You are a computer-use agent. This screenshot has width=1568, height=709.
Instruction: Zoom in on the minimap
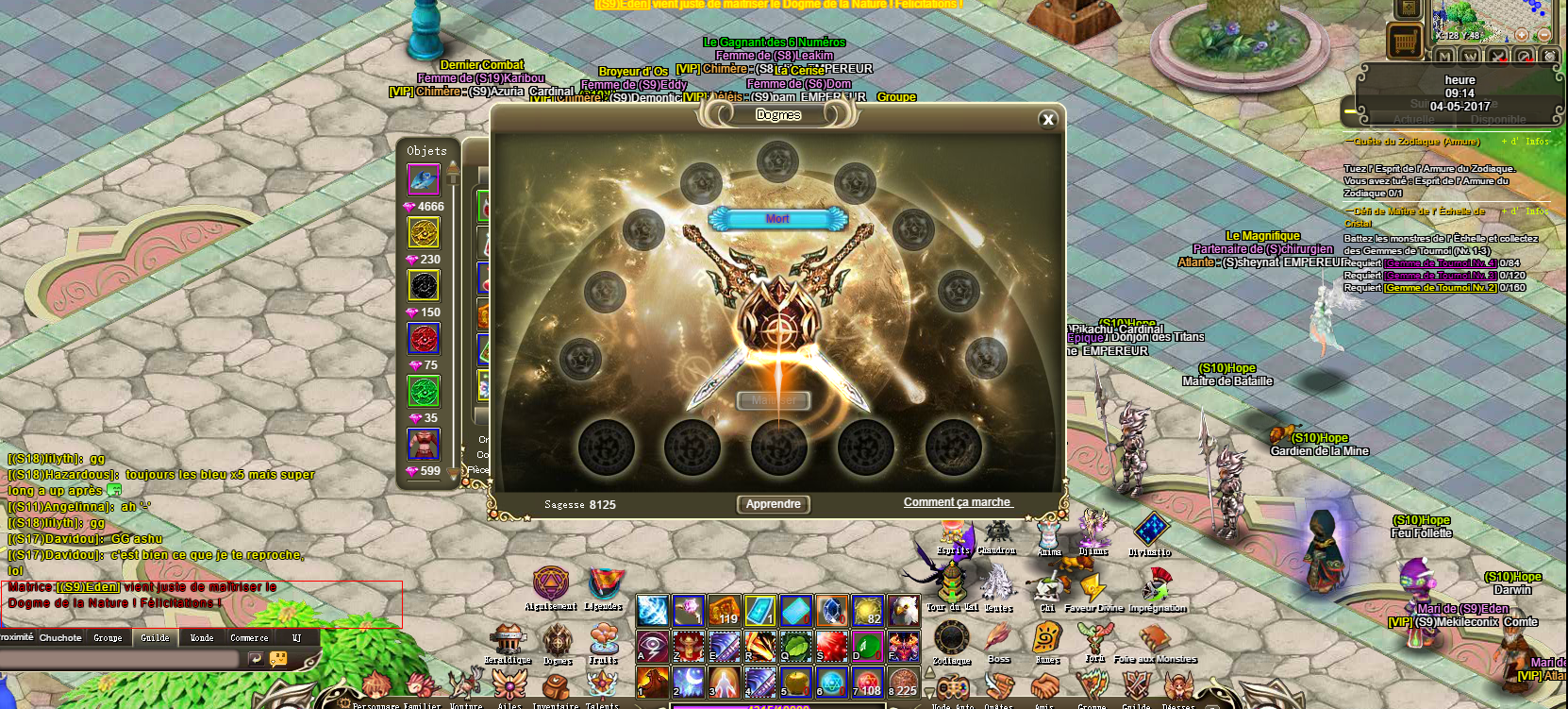pos(1521,35)
